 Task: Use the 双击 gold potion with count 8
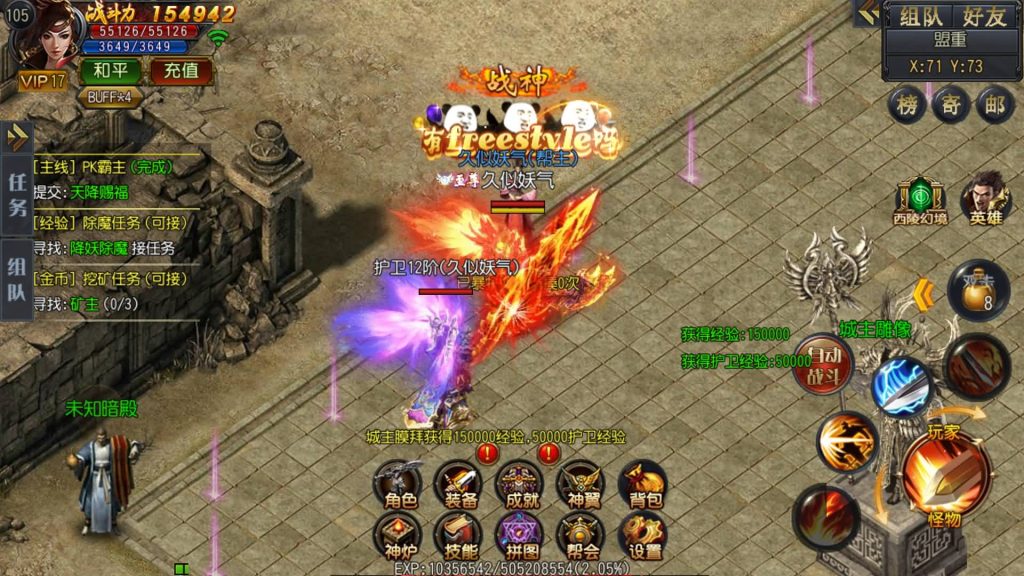tap(976, 288)
